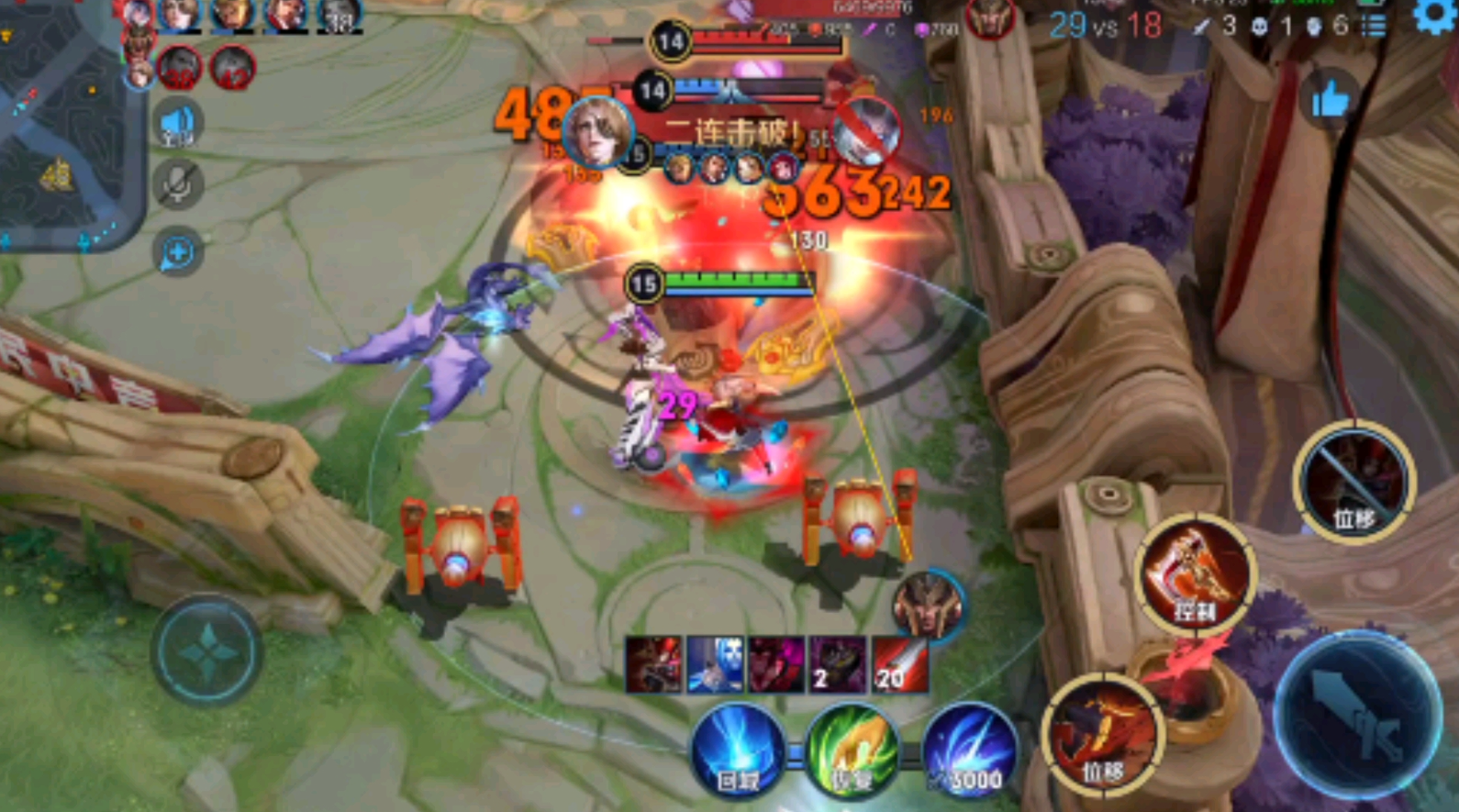Touch the movement joystick pad
Viewport: 1459px width, 812px height.
206,651
